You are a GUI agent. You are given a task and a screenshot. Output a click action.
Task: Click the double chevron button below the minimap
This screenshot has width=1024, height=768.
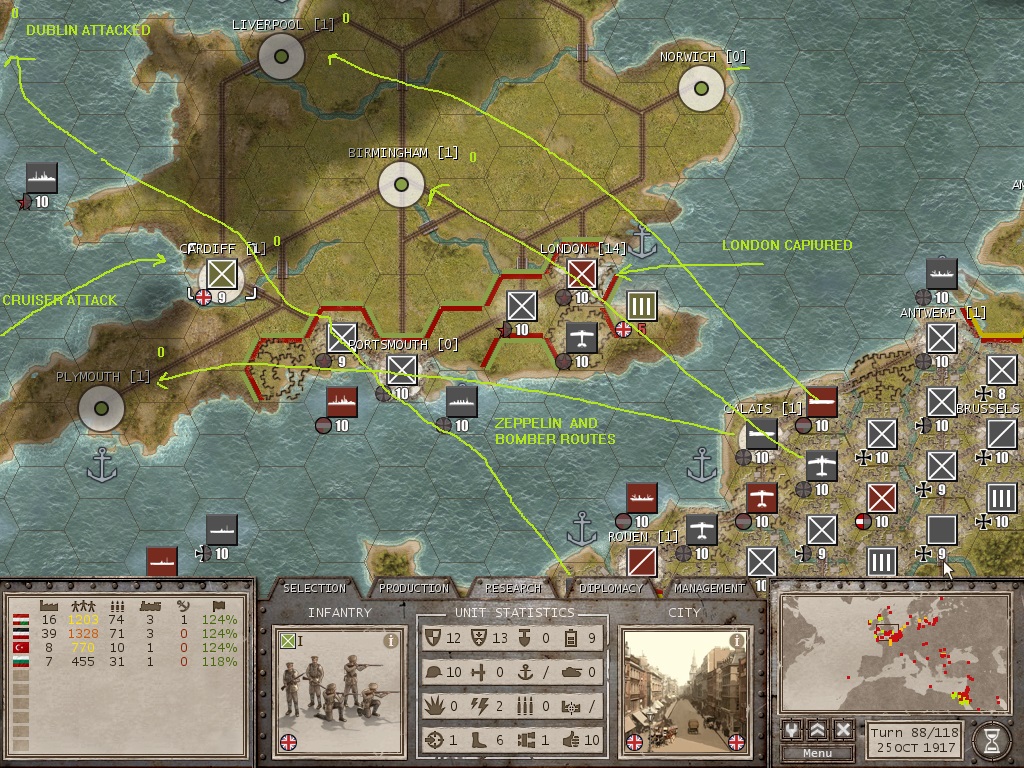pos(818,729)
